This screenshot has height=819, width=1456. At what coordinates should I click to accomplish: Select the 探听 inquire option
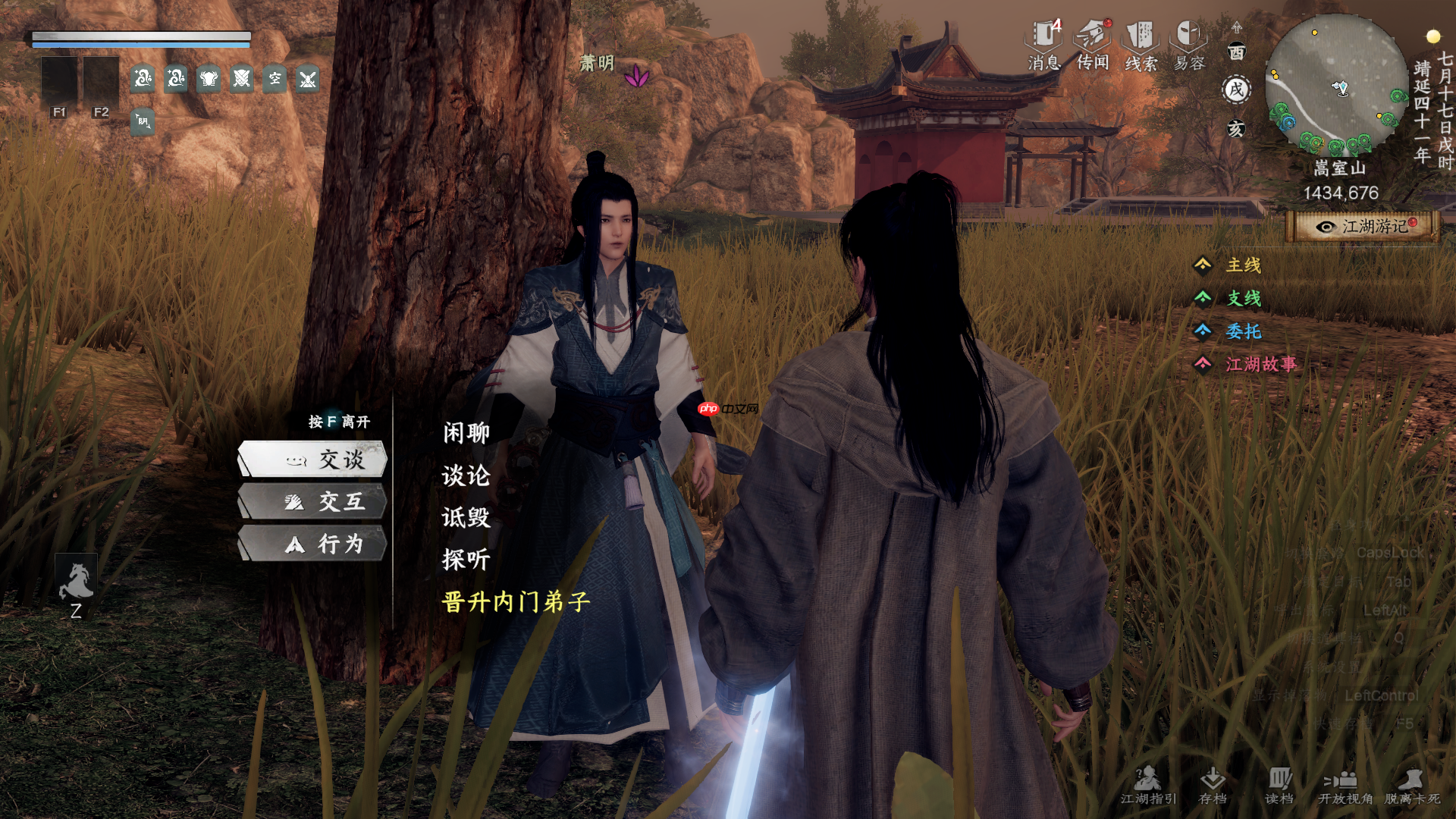point(466,560)
